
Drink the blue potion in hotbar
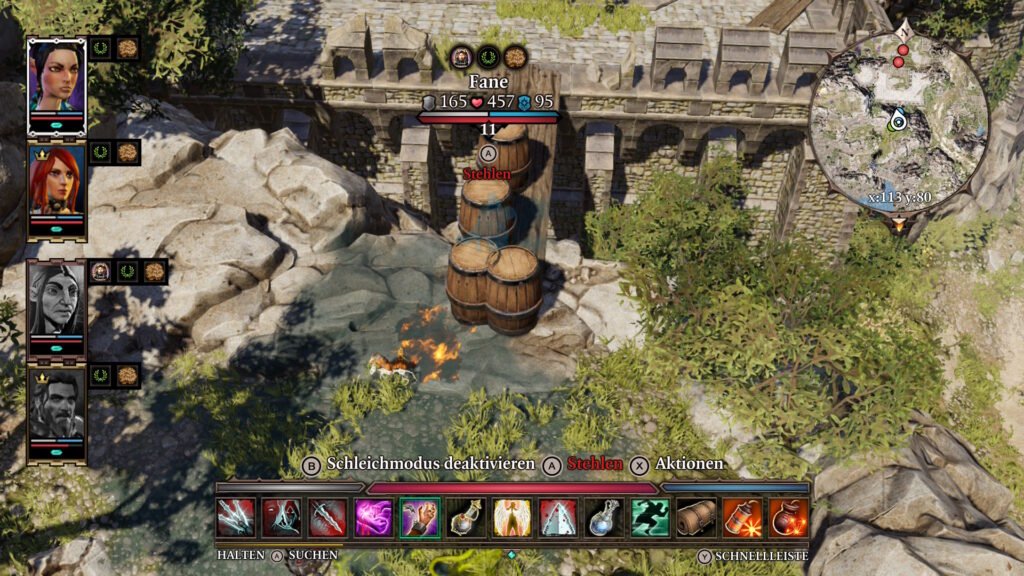click(x=604, y=518)
